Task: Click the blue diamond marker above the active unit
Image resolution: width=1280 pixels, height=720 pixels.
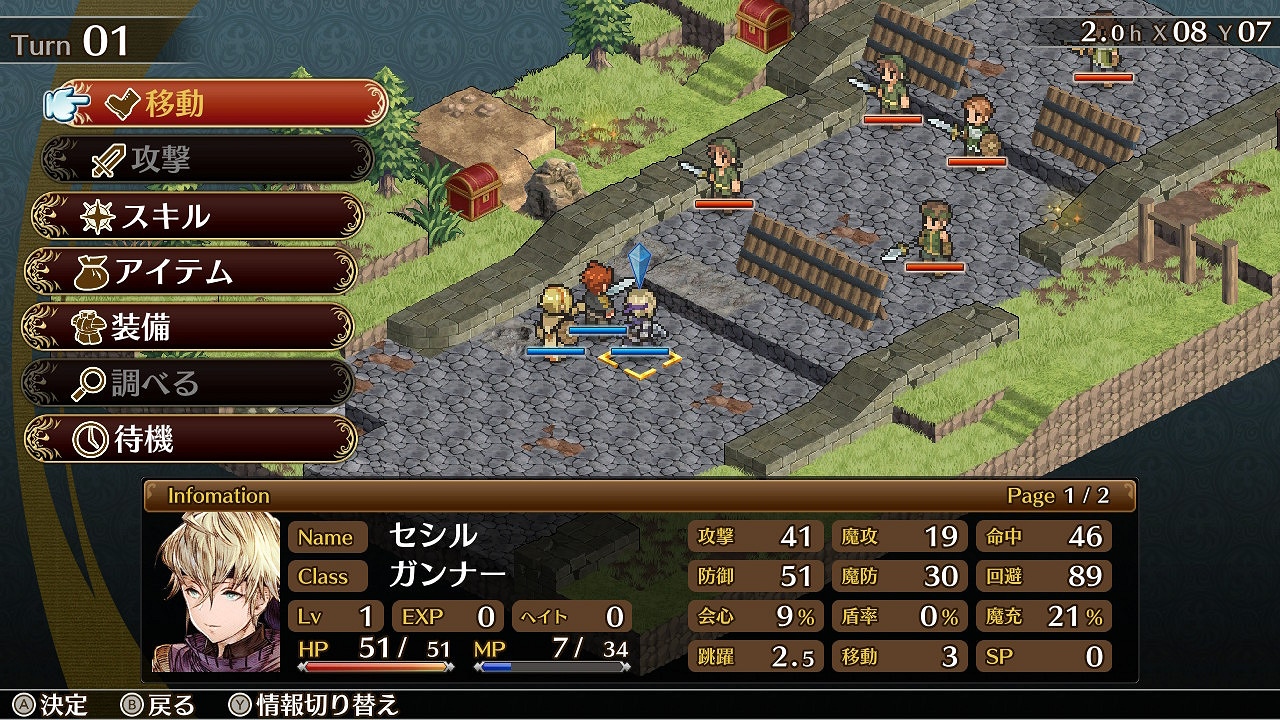Action: 641,262
